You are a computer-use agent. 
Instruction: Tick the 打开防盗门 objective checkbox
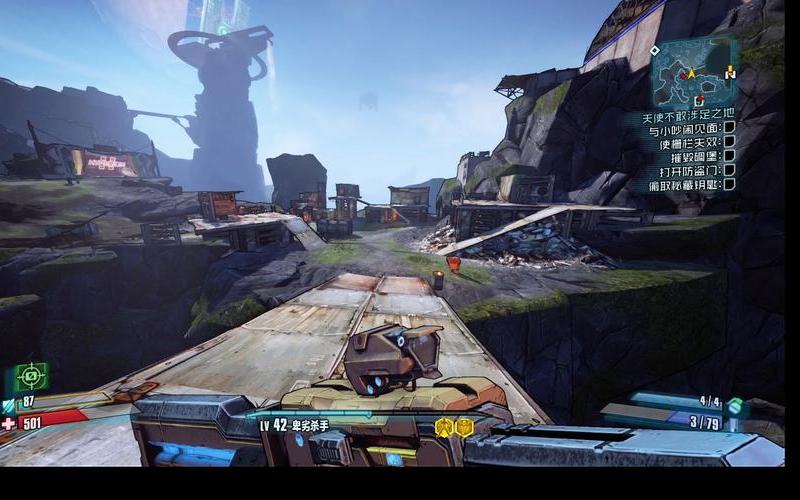pyautogui.click(x=730, y=171)
